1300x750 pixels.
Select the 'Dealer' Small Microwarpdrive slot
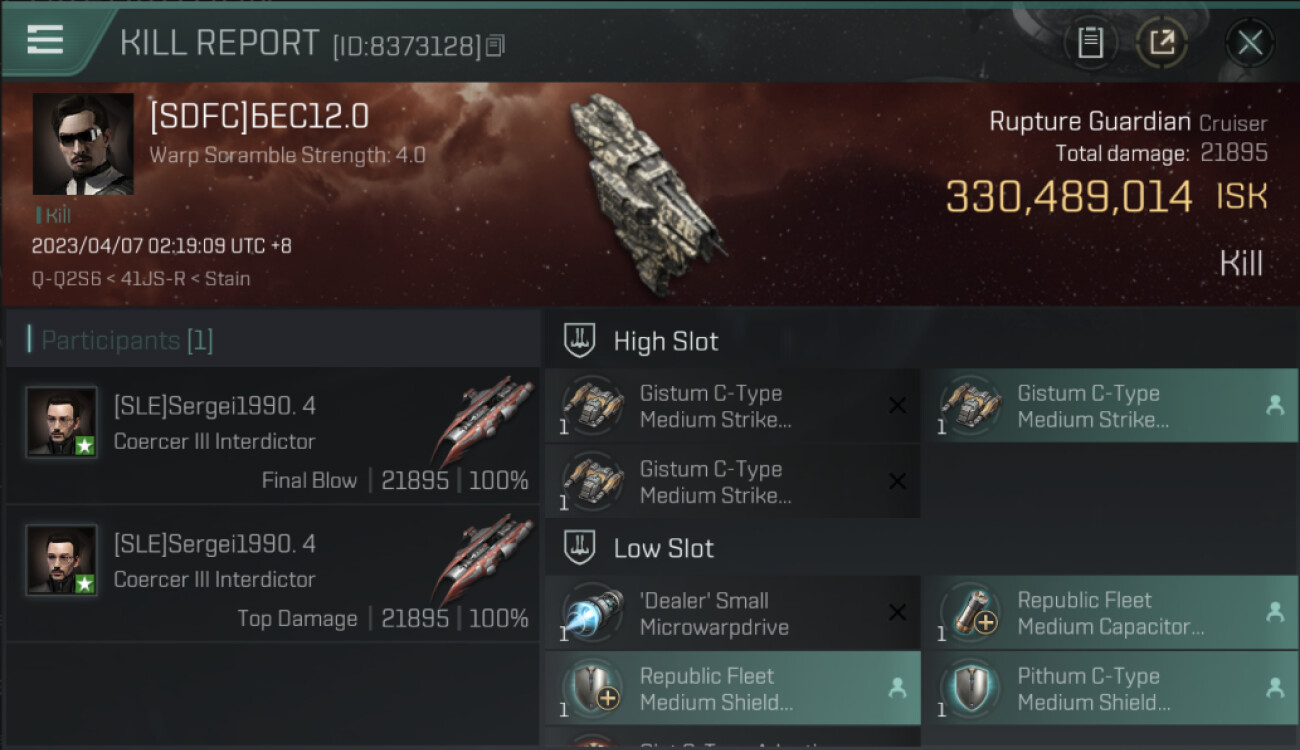pyautogui.click(x=732, y=613)
